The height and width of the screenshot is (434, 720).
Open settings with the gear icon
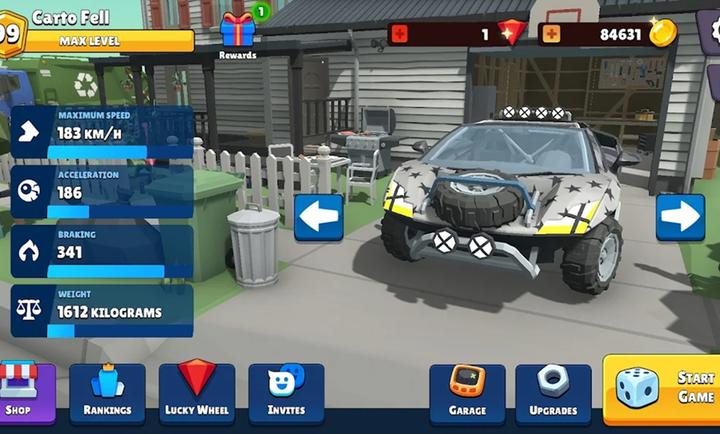click(x=712, y=30)
